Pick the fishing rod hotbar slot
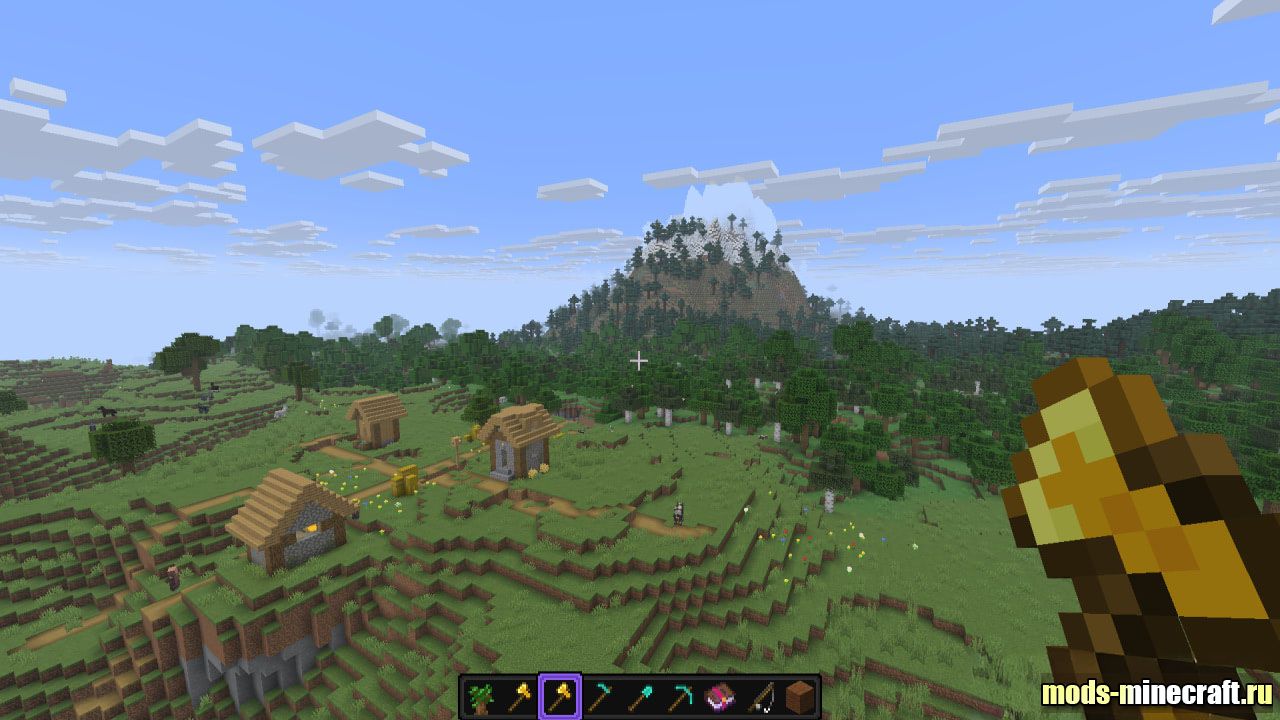The width and height of the screenshot is (1280, 720). 760,697
